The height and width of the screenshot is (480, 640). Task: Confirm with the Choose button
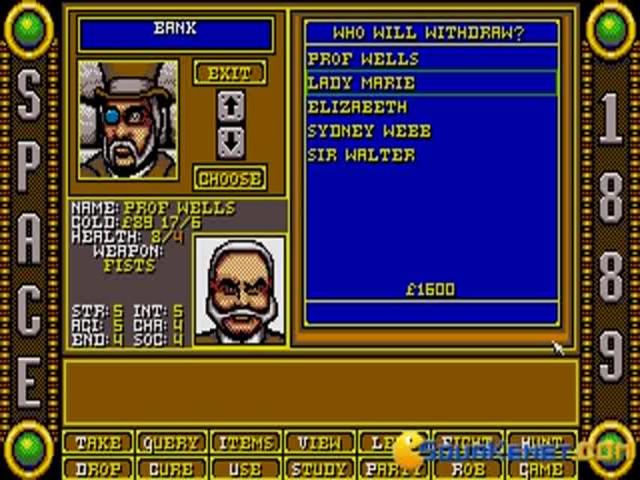pyautogui.click(x=230, y=179)
